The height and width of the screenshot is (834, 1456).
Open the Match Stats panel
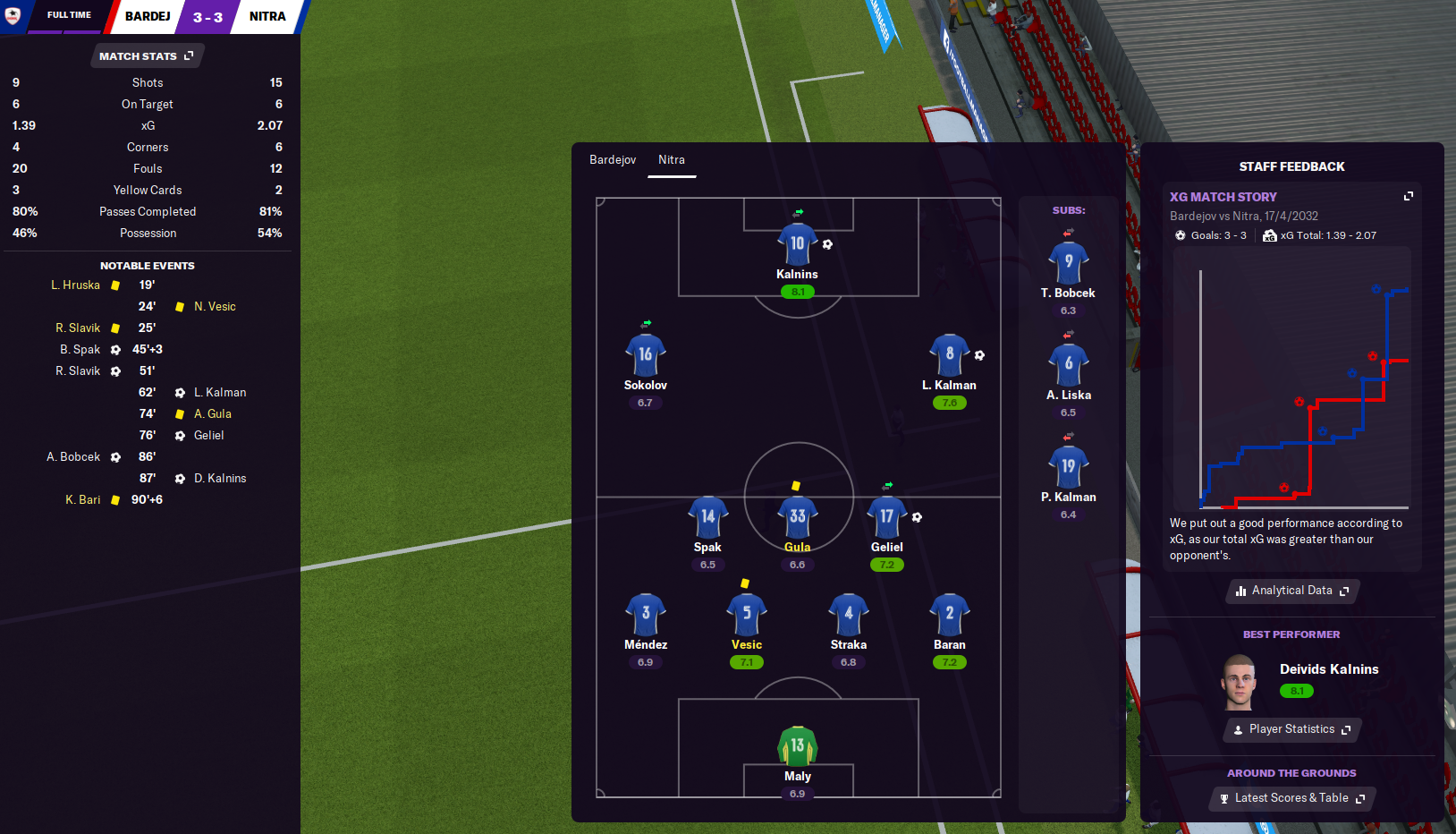146,56
